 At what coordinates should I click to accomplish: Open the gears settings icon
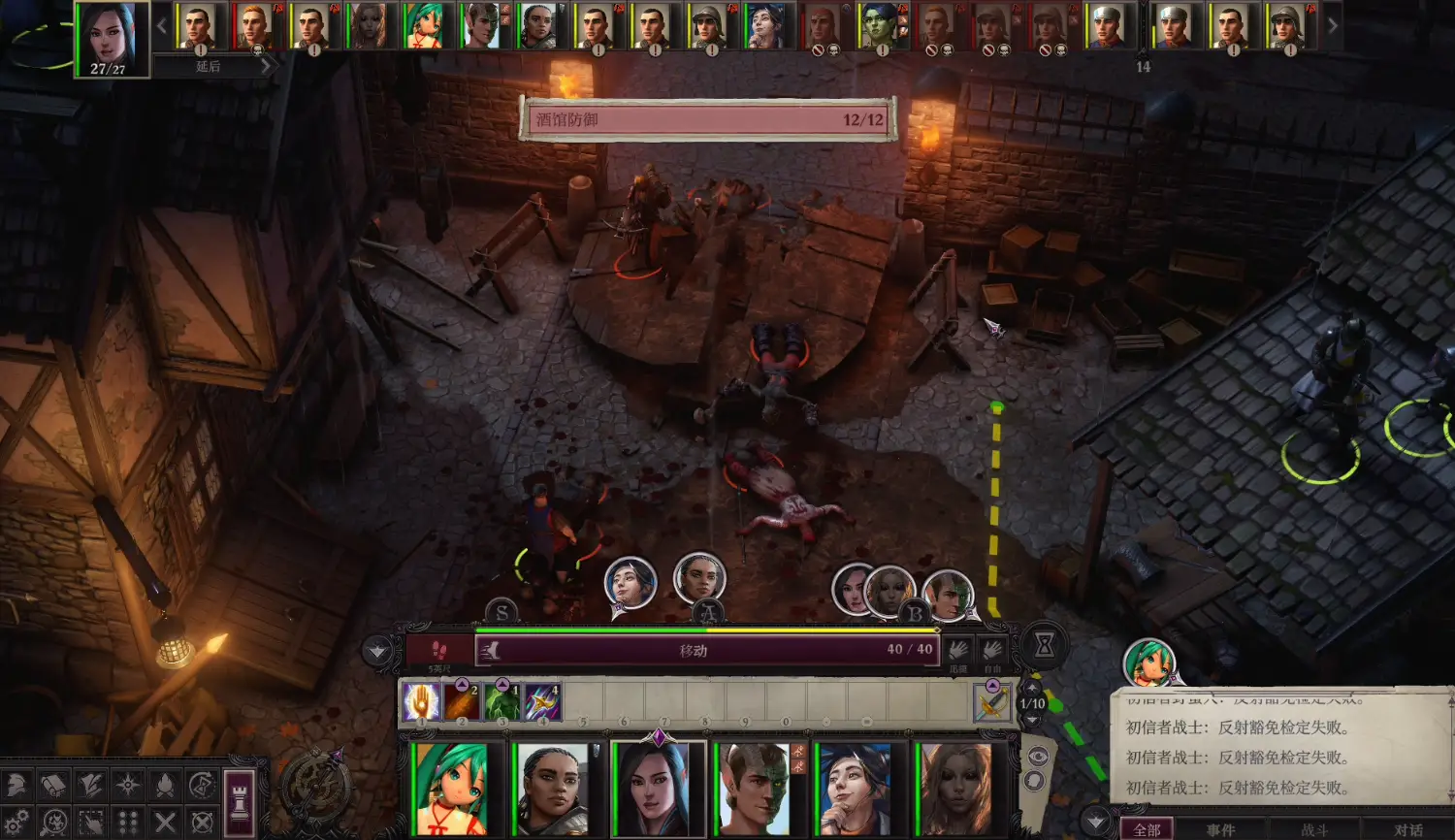16,823
